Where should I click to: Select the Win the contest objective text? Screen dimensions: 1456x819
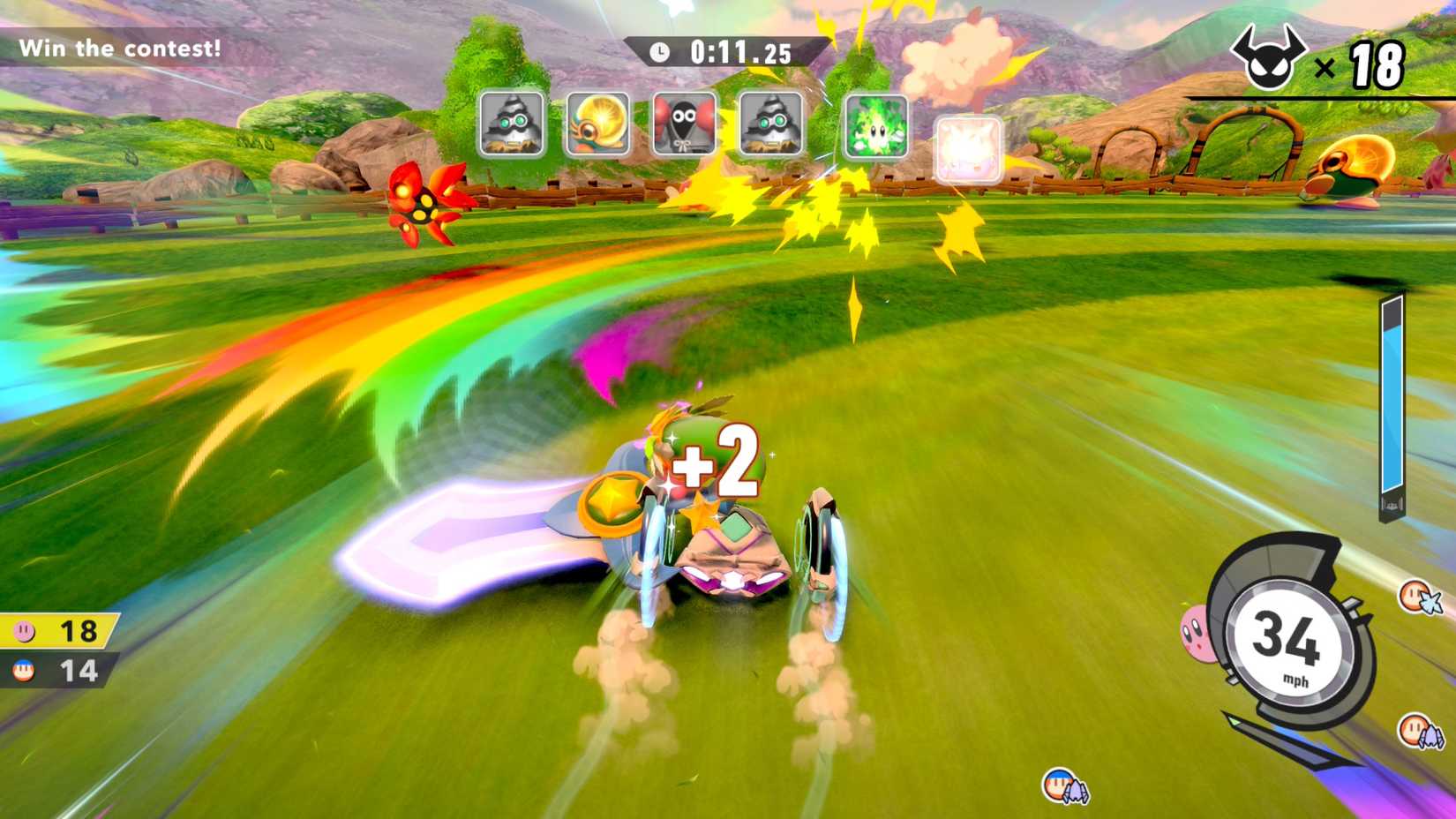(x=118, y=49)
